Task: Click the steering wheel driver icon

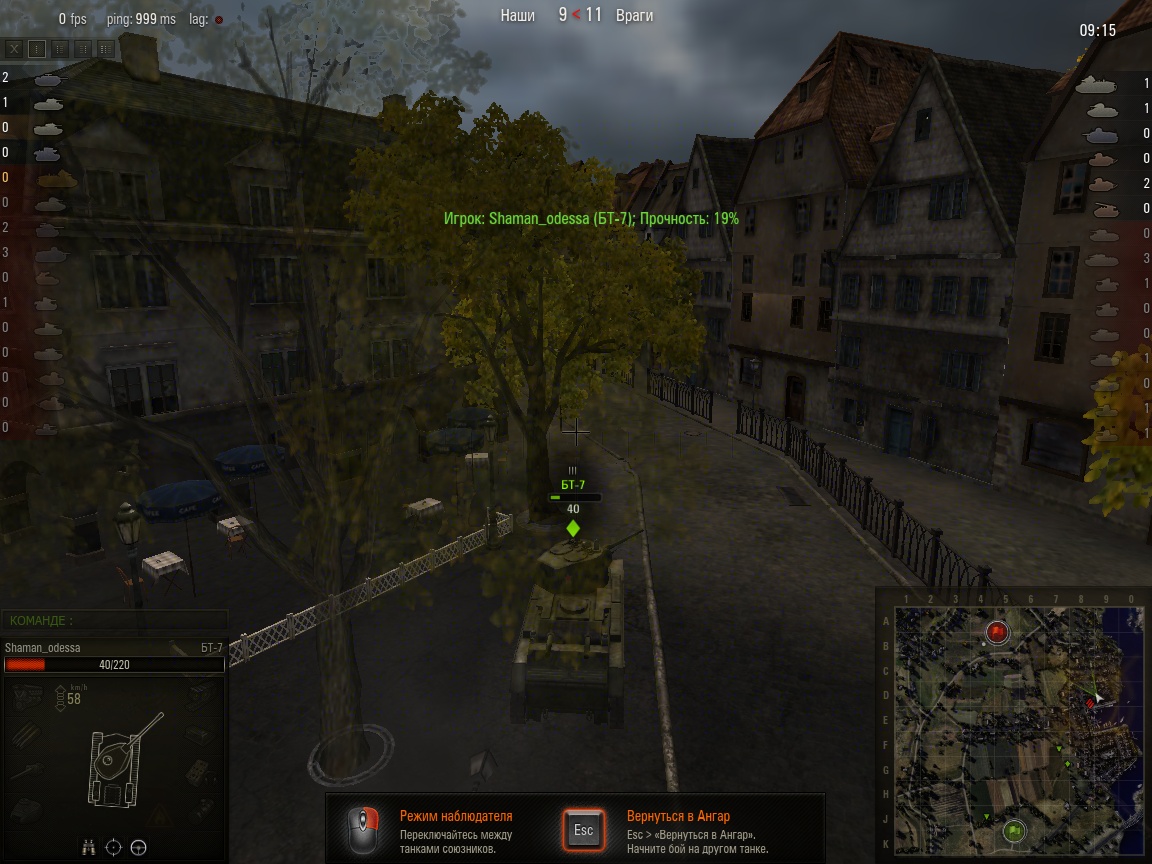Action: click(139, 847)
